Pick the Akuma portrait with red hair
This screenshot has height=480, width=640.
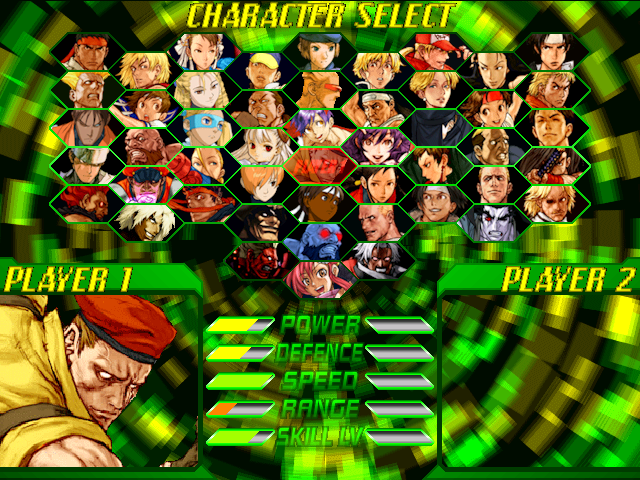click(x=84, y=201)
